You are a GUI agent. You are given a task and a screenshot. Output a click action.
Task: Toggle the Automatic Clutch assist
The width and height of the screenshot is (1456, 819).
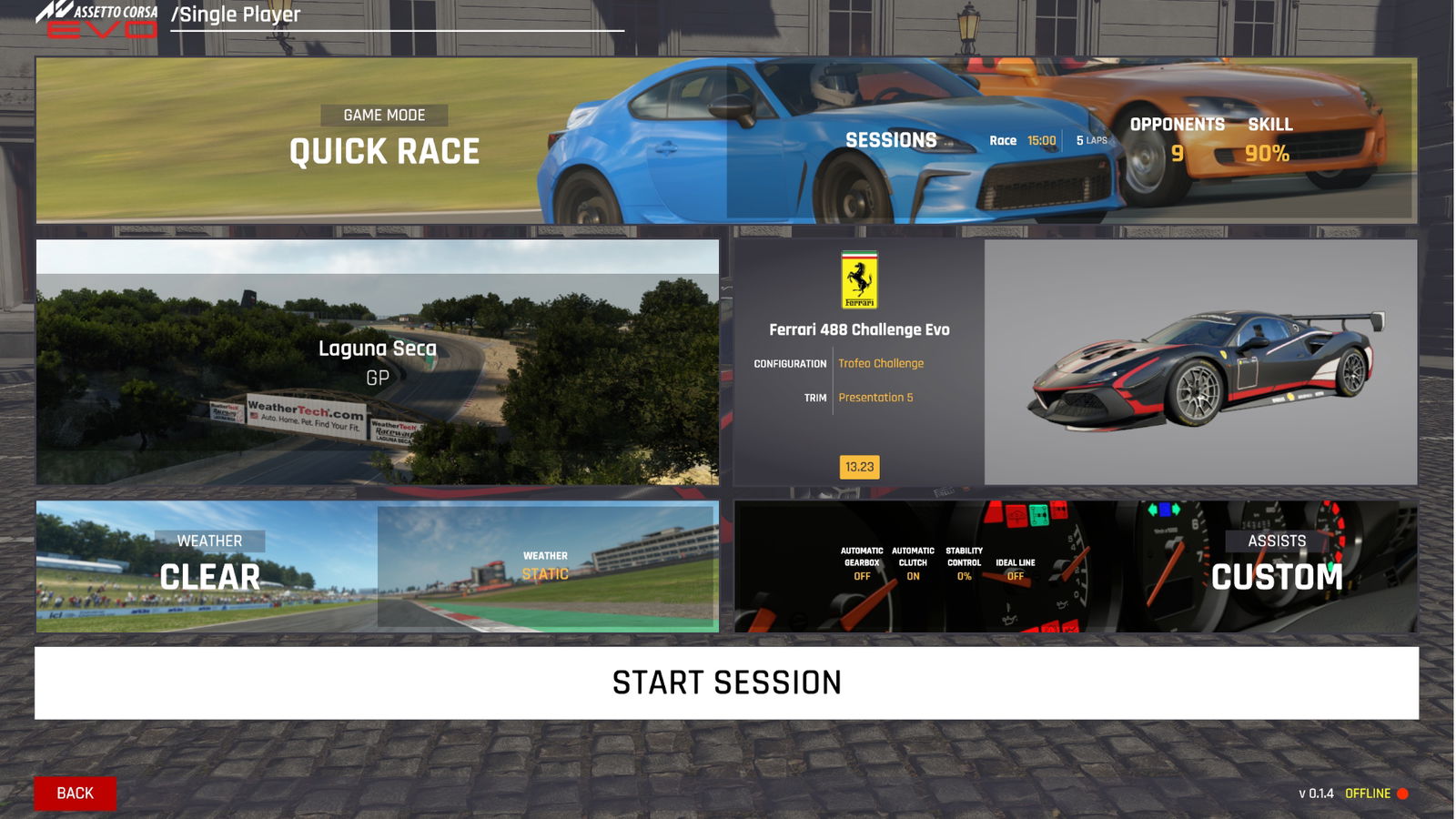(x=913, y=563)
